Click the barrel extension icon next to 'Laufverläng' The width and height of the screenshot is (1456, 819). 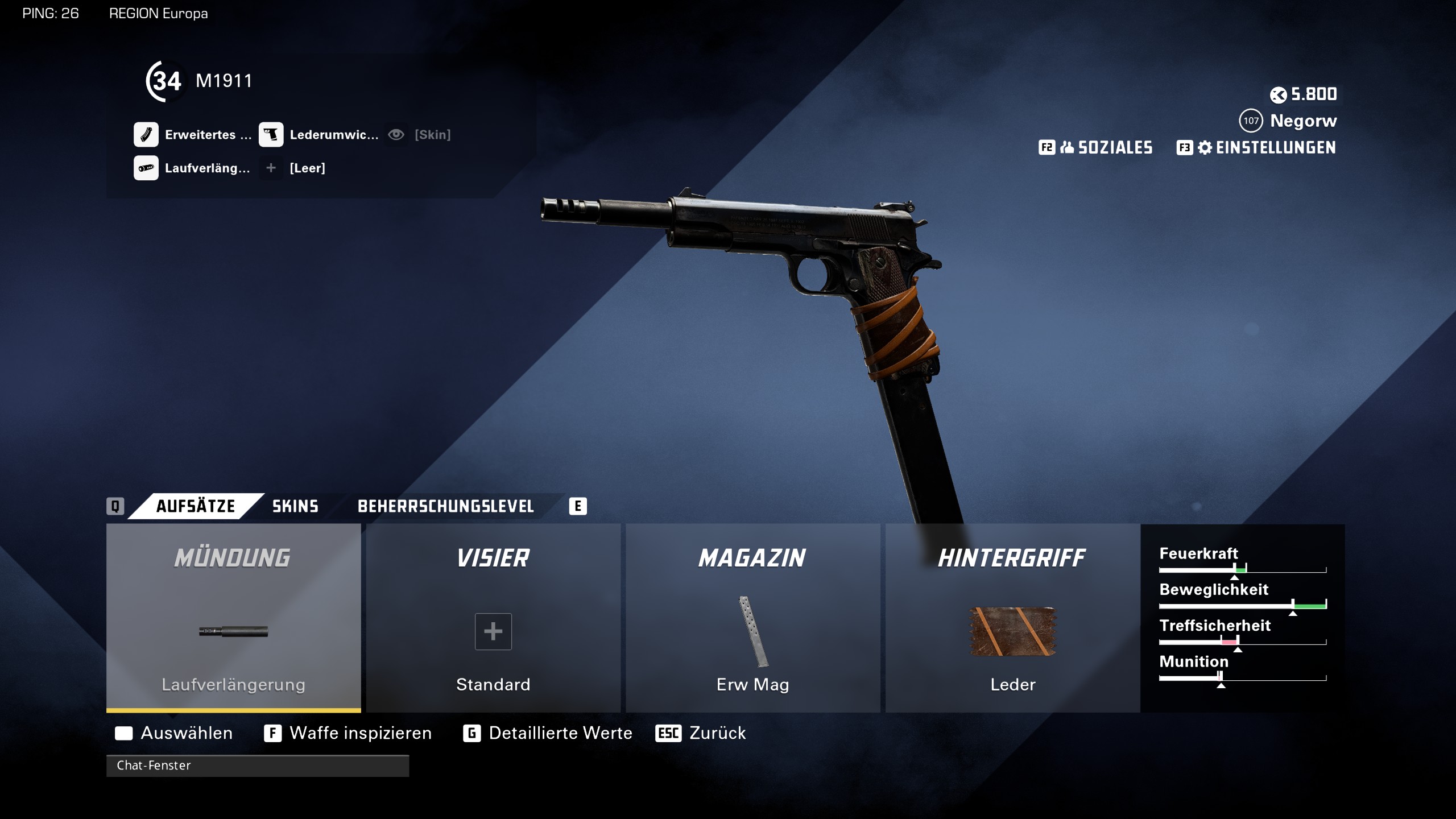pyautogui.click(x=147, y=168)
